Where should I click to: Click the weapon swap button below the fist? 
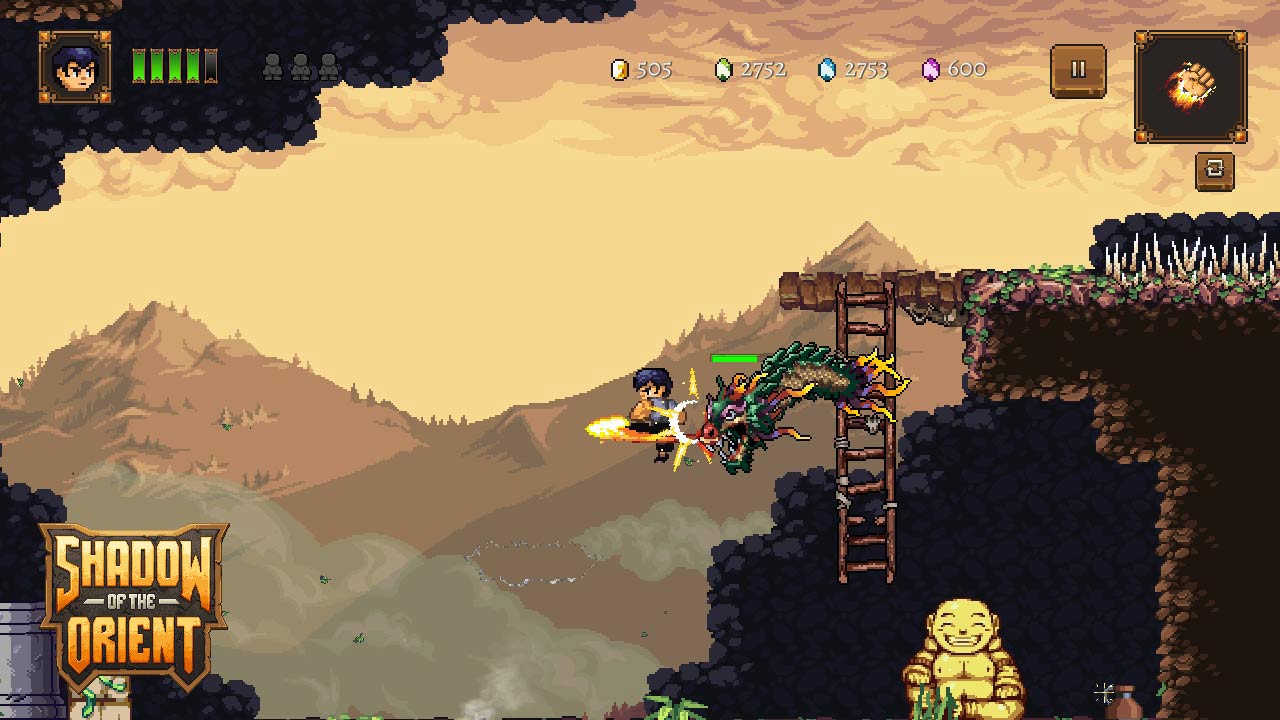click(1214, 171)
